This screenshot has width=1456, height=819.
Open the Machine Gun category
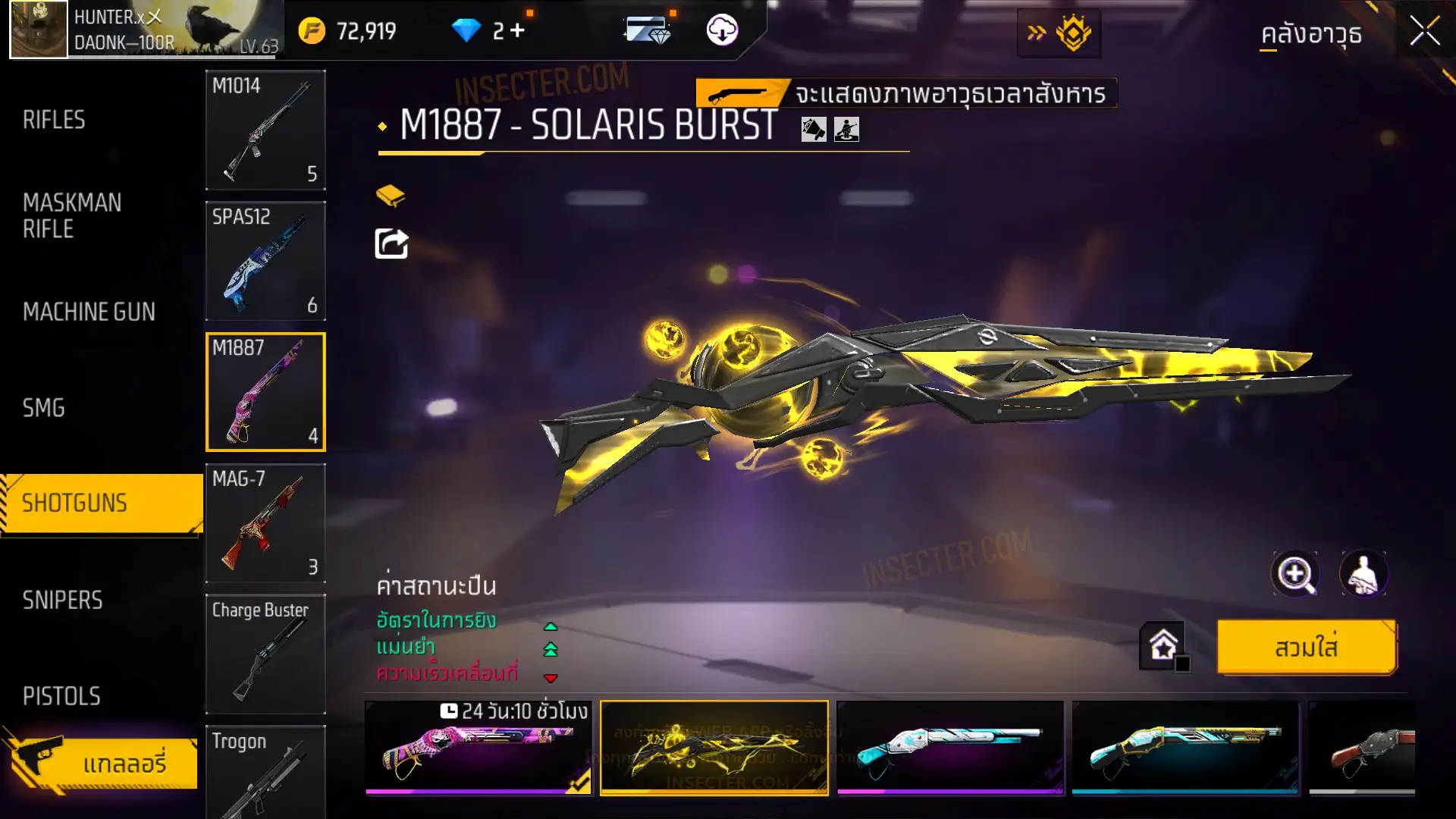click(89, 312)
